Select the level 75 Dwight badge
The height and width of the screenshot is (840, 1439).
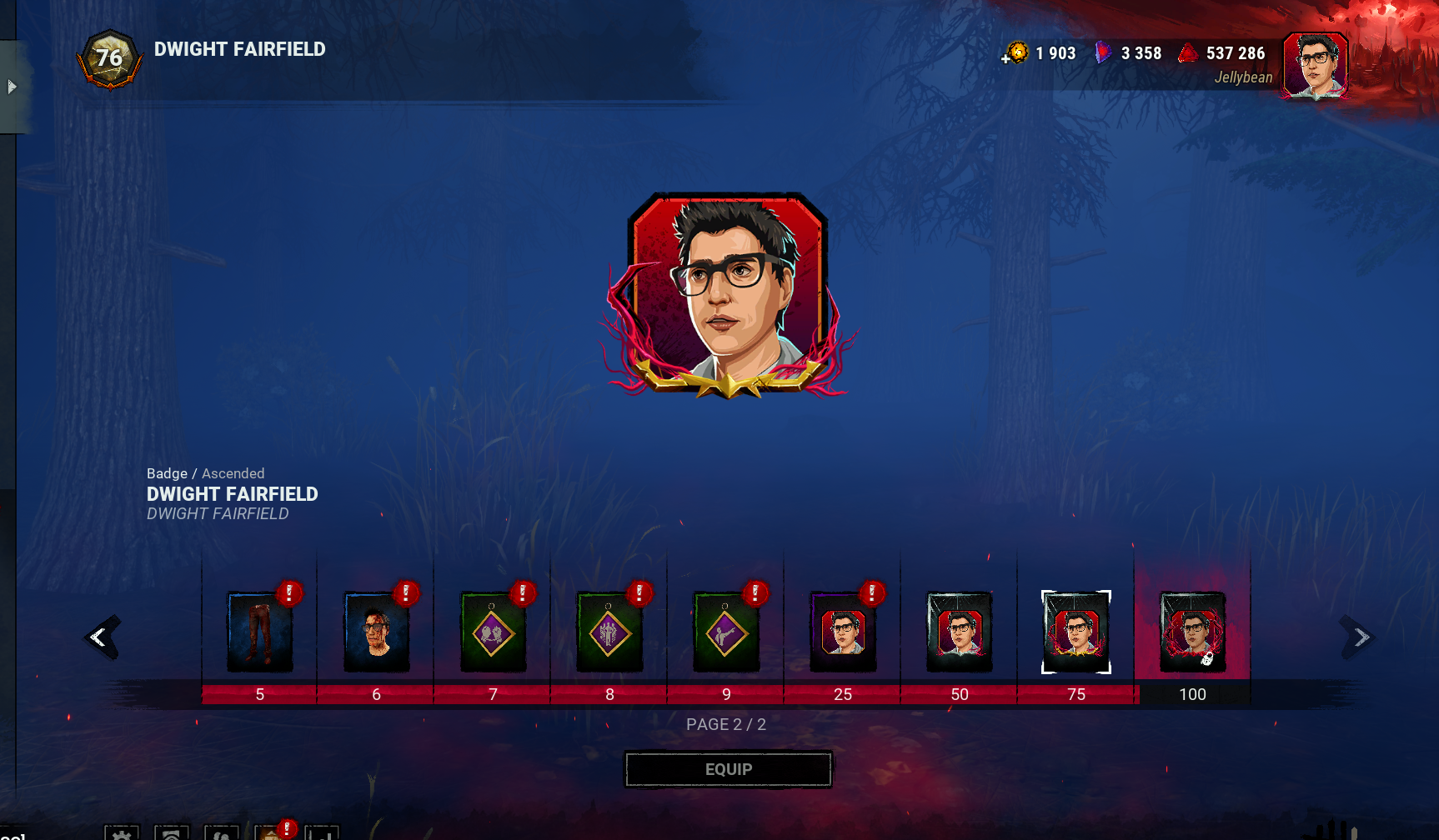1076,632
